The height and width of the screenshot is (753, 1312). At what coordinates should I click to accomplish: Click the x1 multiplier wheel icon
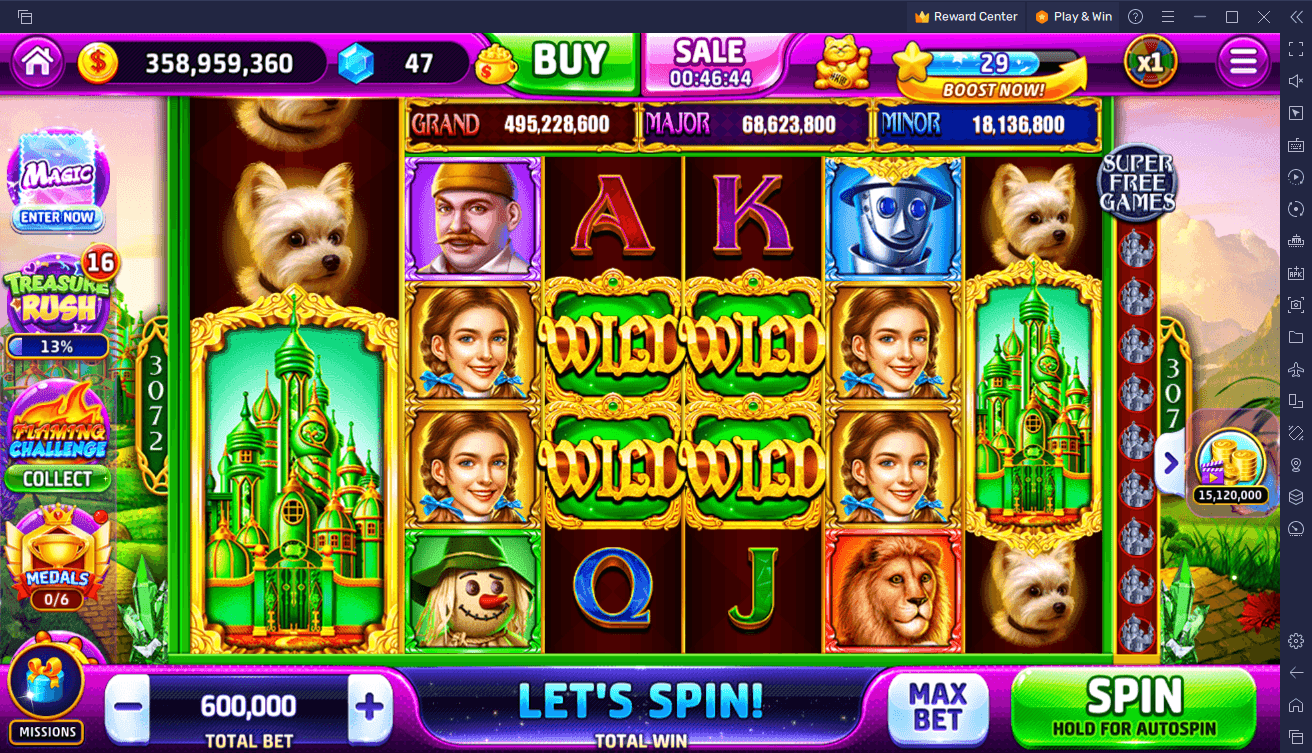[1148, 60]
